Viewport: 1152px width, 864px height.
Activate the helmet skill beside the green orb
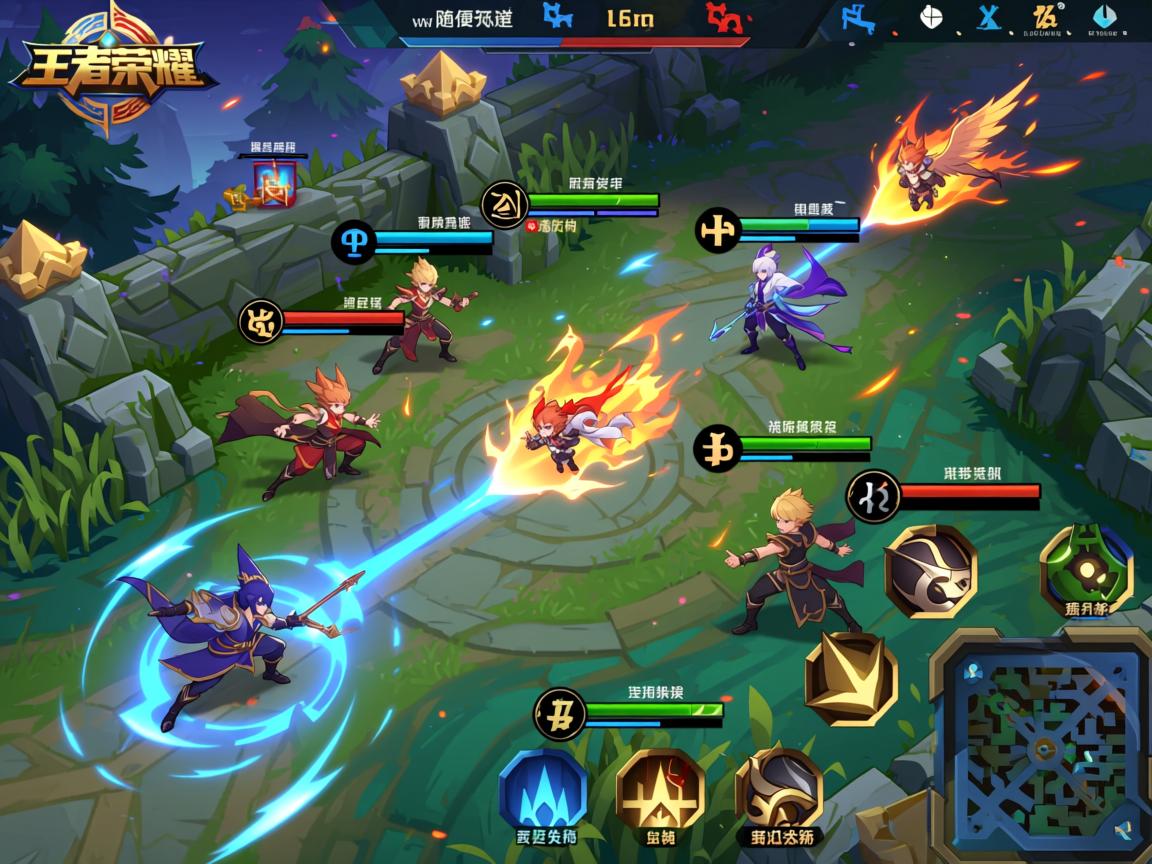click(930, 571)
